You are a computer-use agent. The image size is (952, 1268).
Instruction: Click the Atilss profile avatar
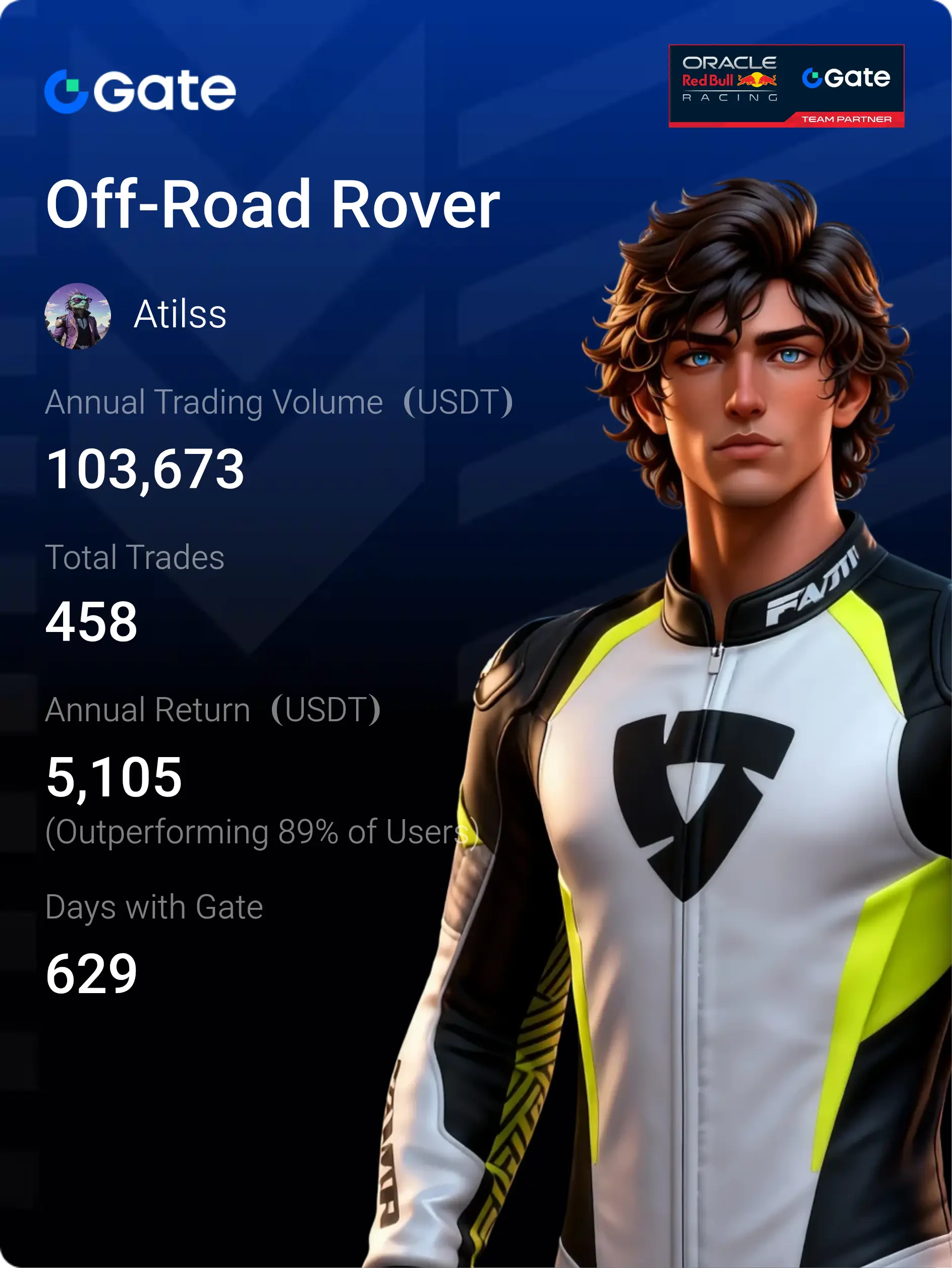click(x=77, y=315)
